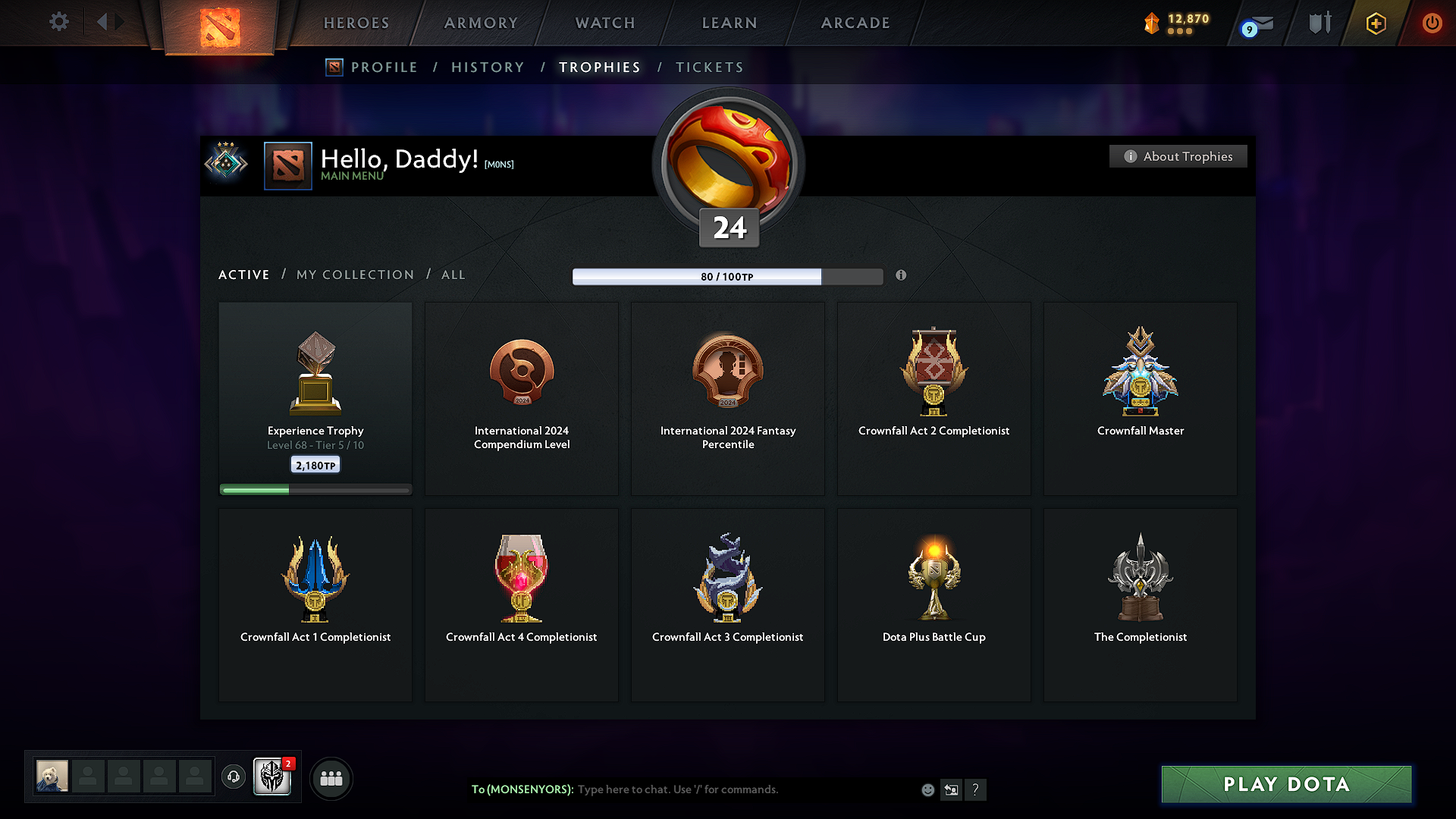Open the HISTORY tab
The width and height of the screenshot is (1456, 819).
[x=488, y=67]
